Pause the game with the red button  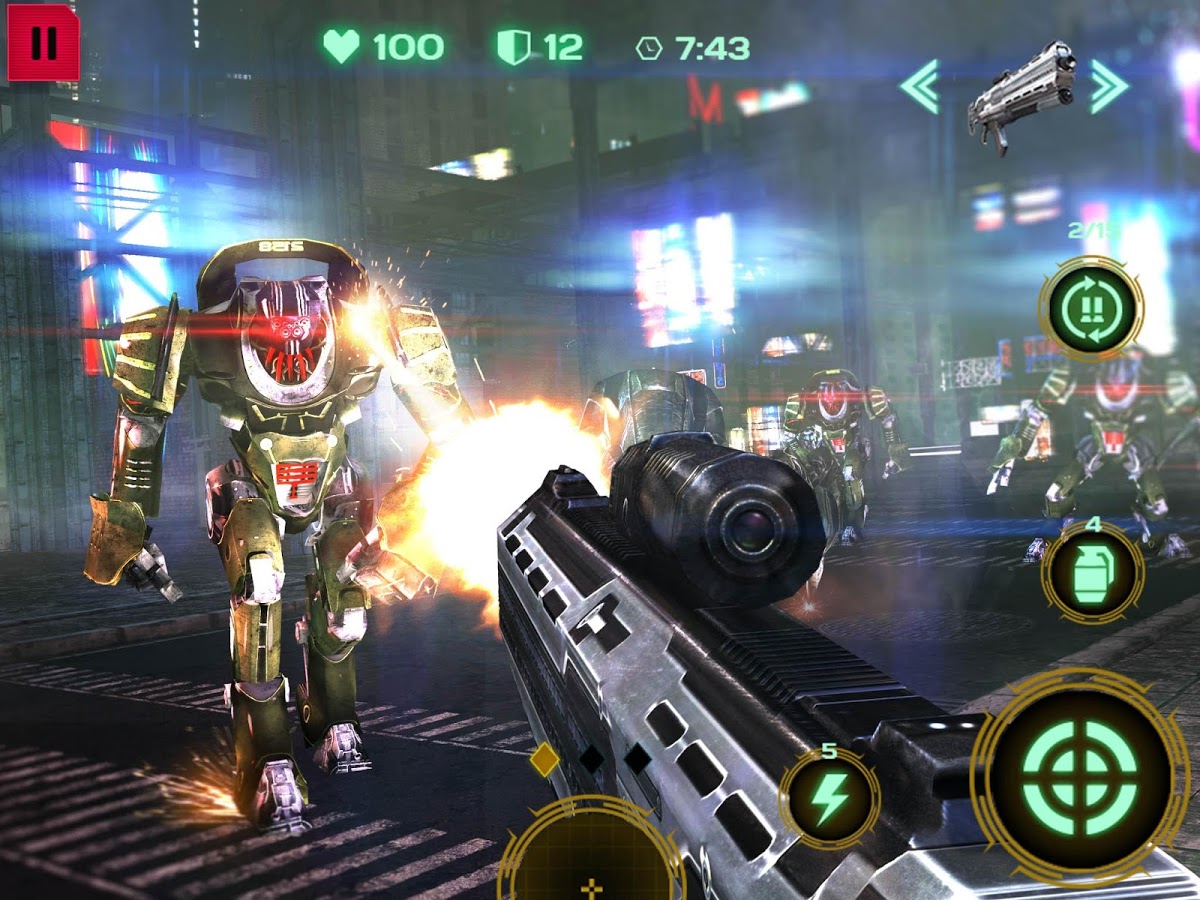[43, 43]
